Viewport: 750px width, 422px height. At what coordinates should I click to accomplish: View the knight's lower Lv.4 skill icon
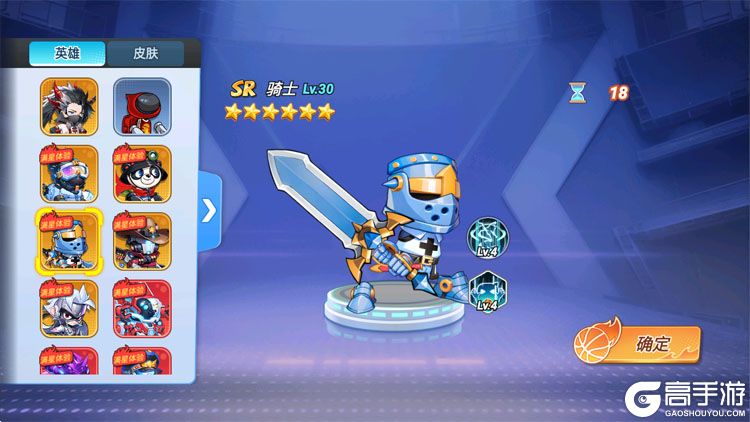(x=488, y=292)
